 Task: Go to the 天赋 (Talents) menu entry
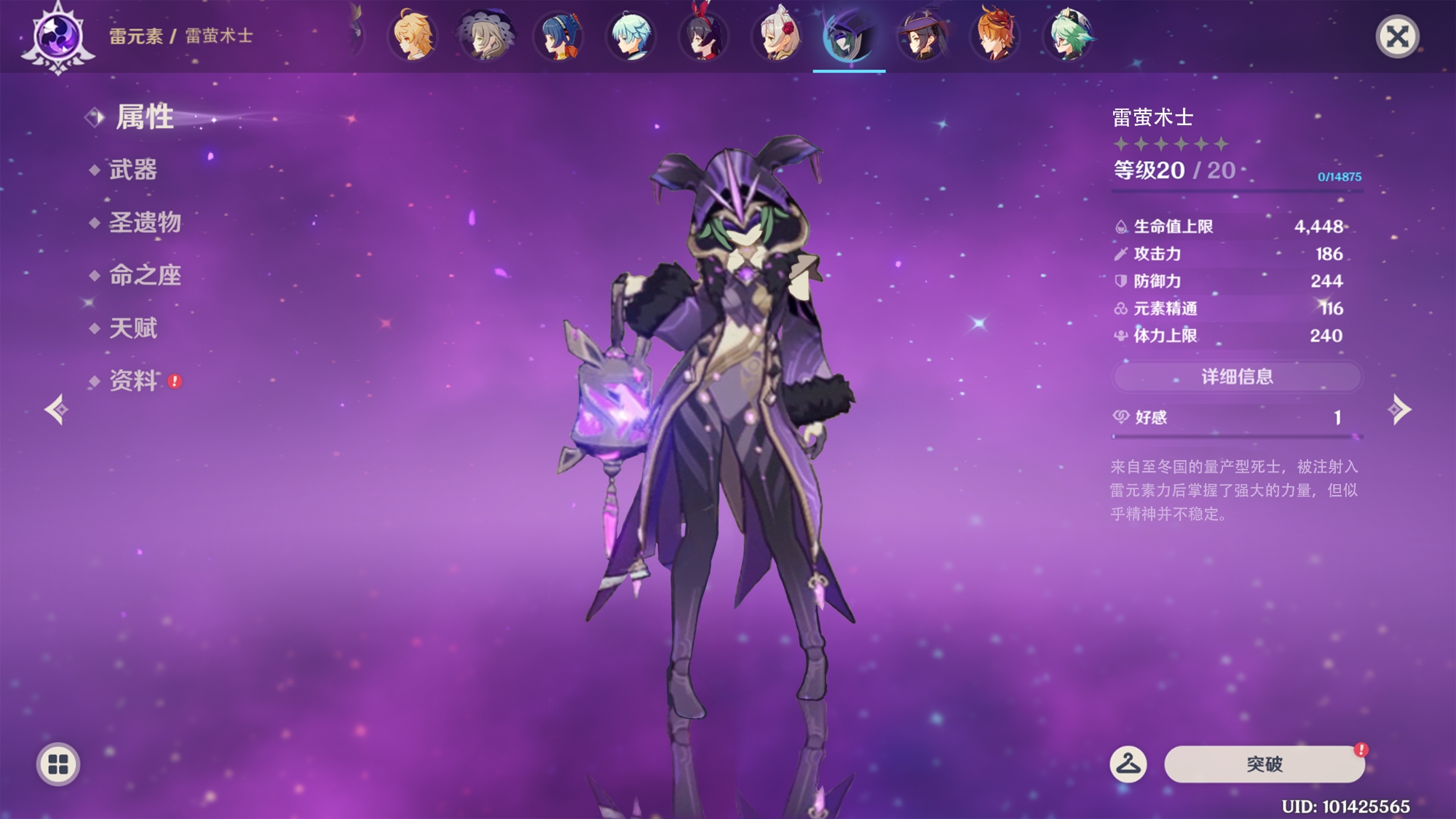(x=132, y=328)
